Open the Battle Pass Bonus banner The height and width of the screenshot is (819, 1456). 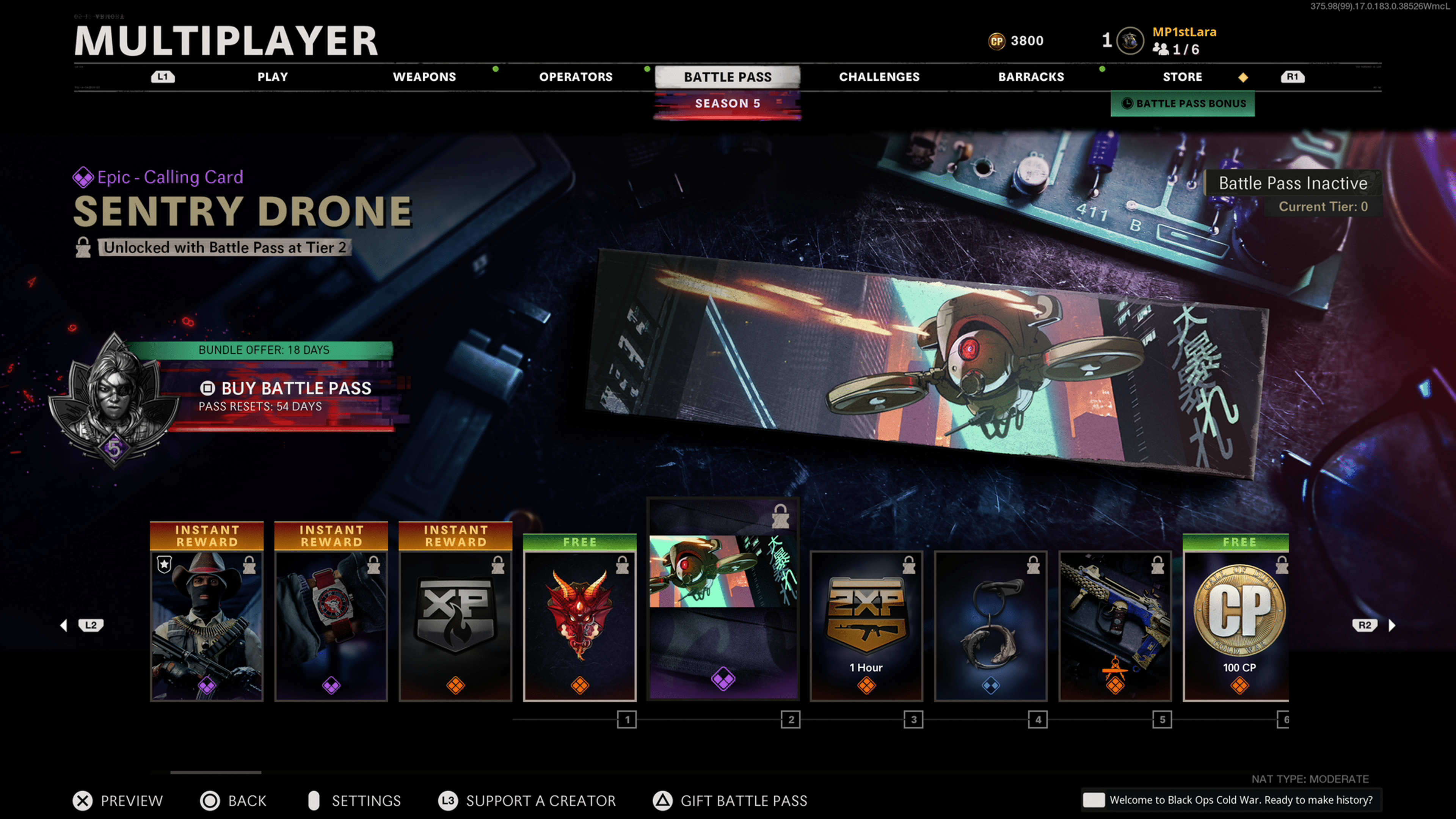pos(1183,104)
